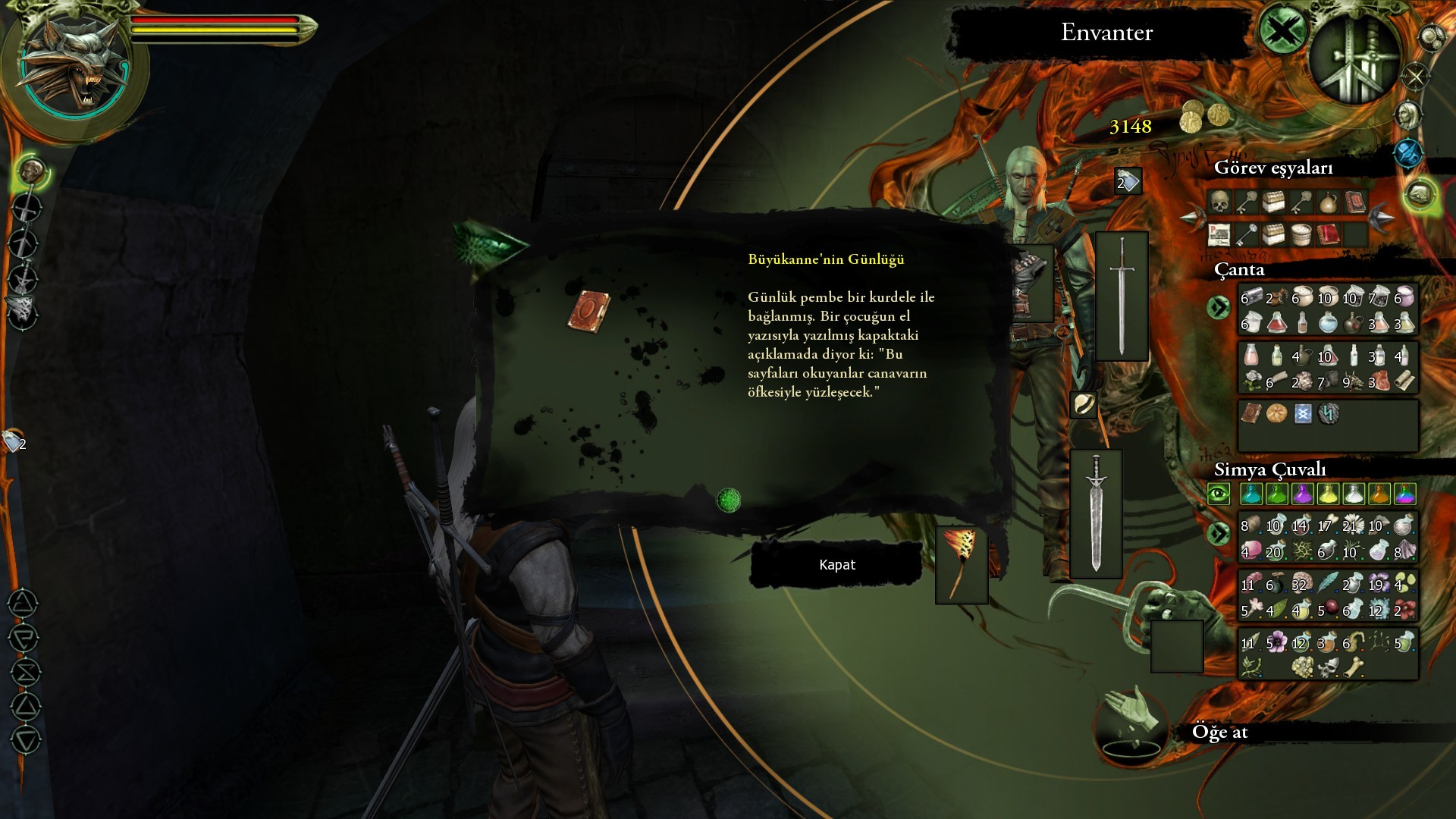Select the skull quest item

click(x=1219, y=202)
